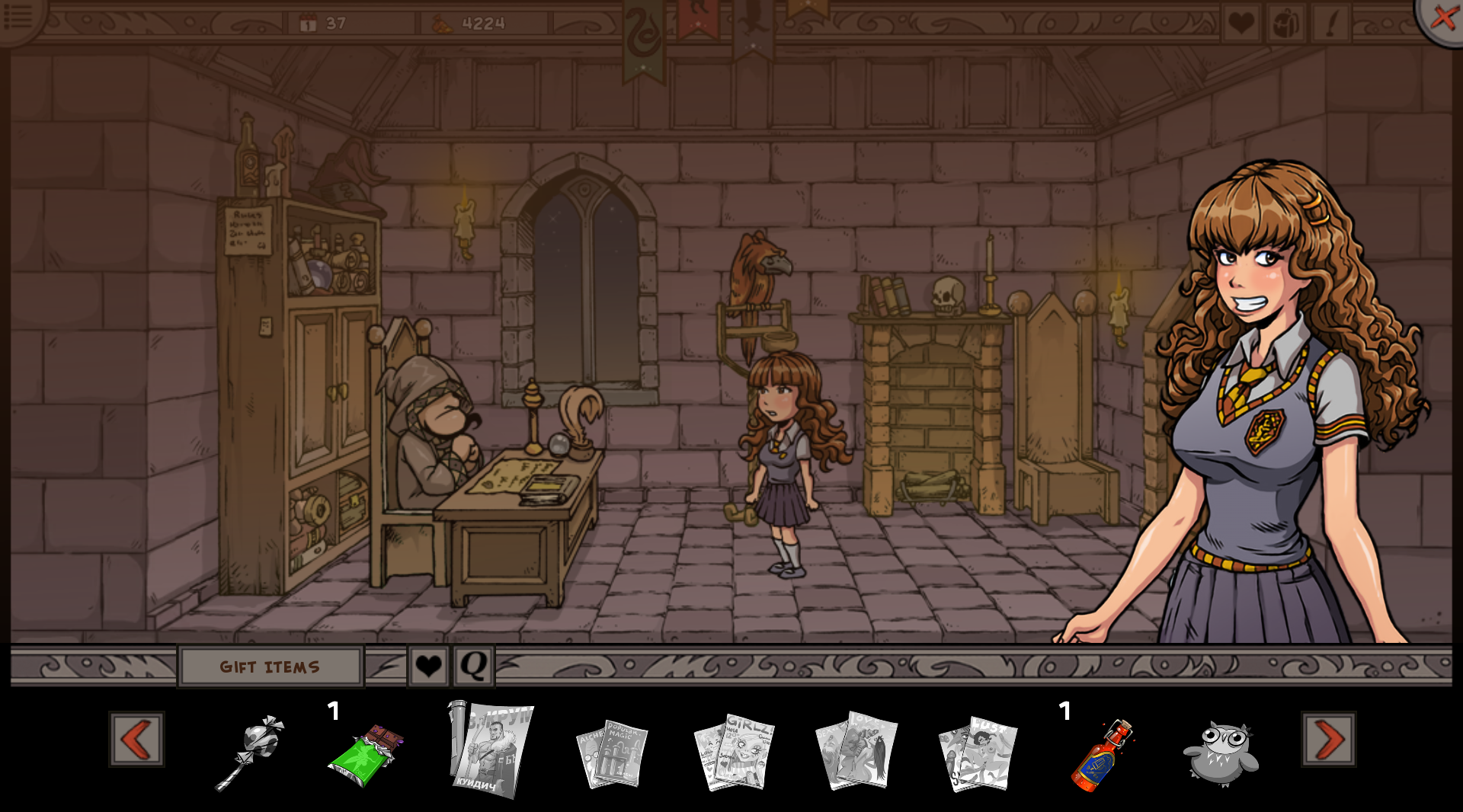Select the red potion bottle
This screenshot has width=1463, height=812.
[x=1101, y=756]
